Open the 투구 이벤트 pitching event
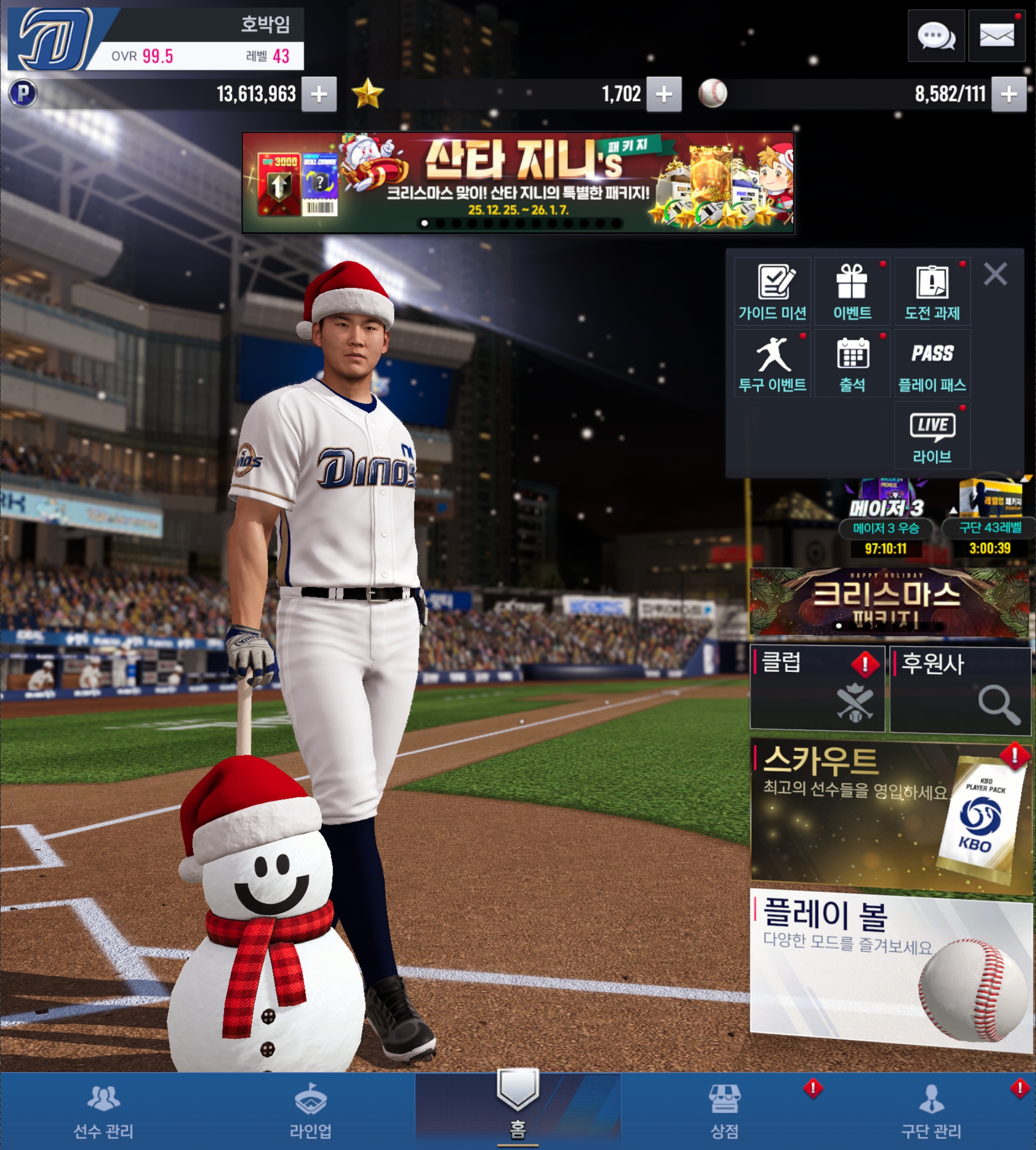The height and width of the screenshot is (1150, 1036). point(772,364)
